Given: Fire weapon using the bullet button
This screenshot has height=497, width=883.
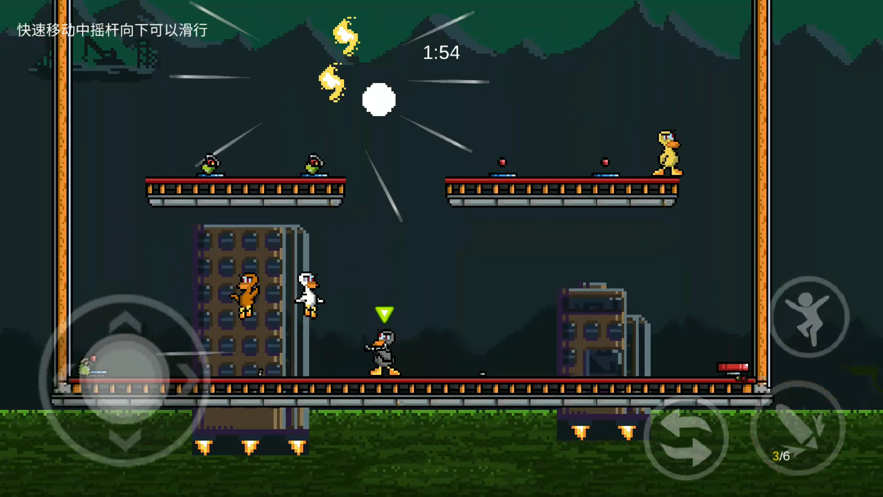Looking at the screenshot, I should point(798,429).
